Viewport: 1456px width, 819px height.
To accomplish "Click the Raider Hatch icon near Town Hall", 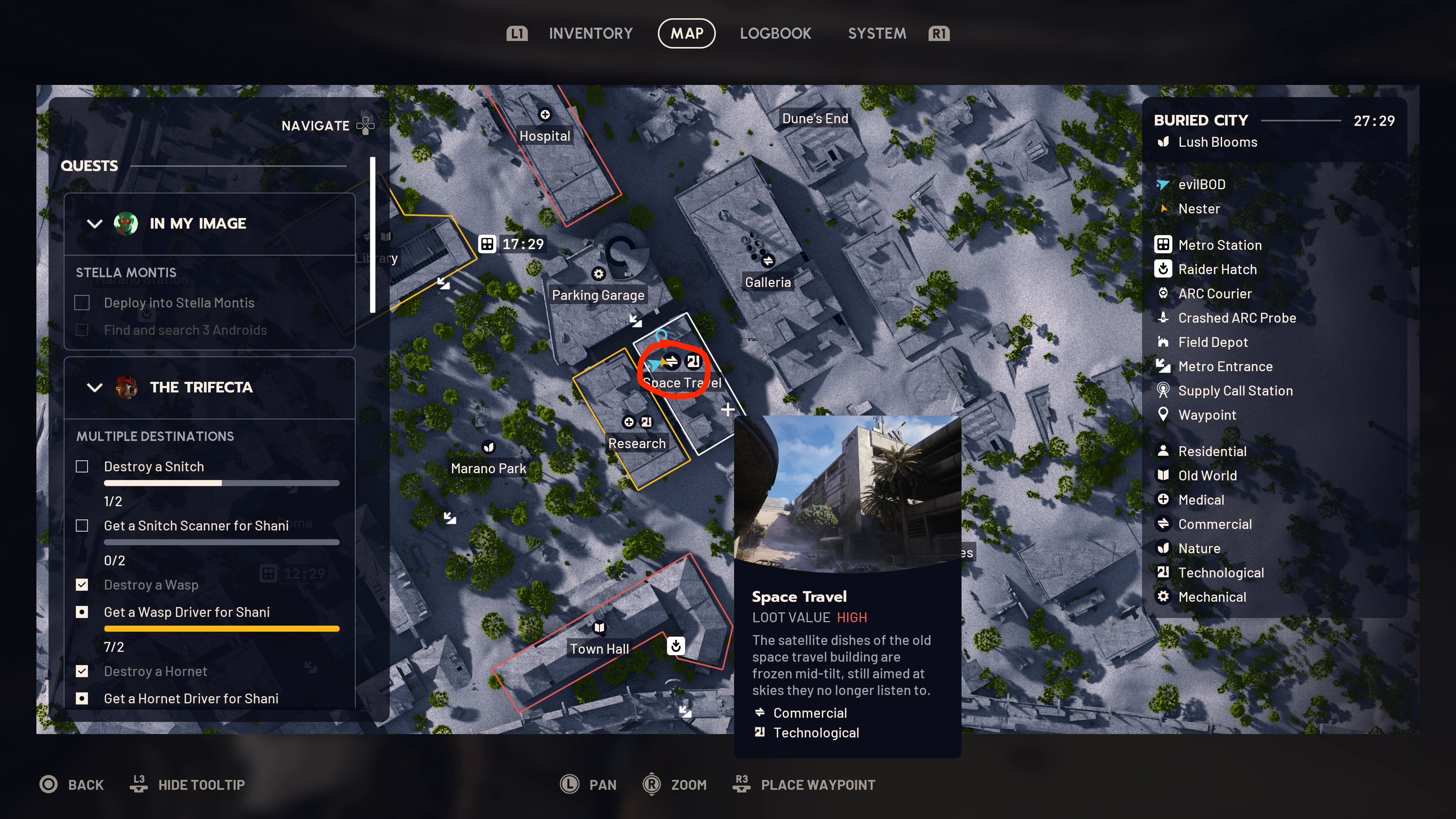I will pos(675,645).
